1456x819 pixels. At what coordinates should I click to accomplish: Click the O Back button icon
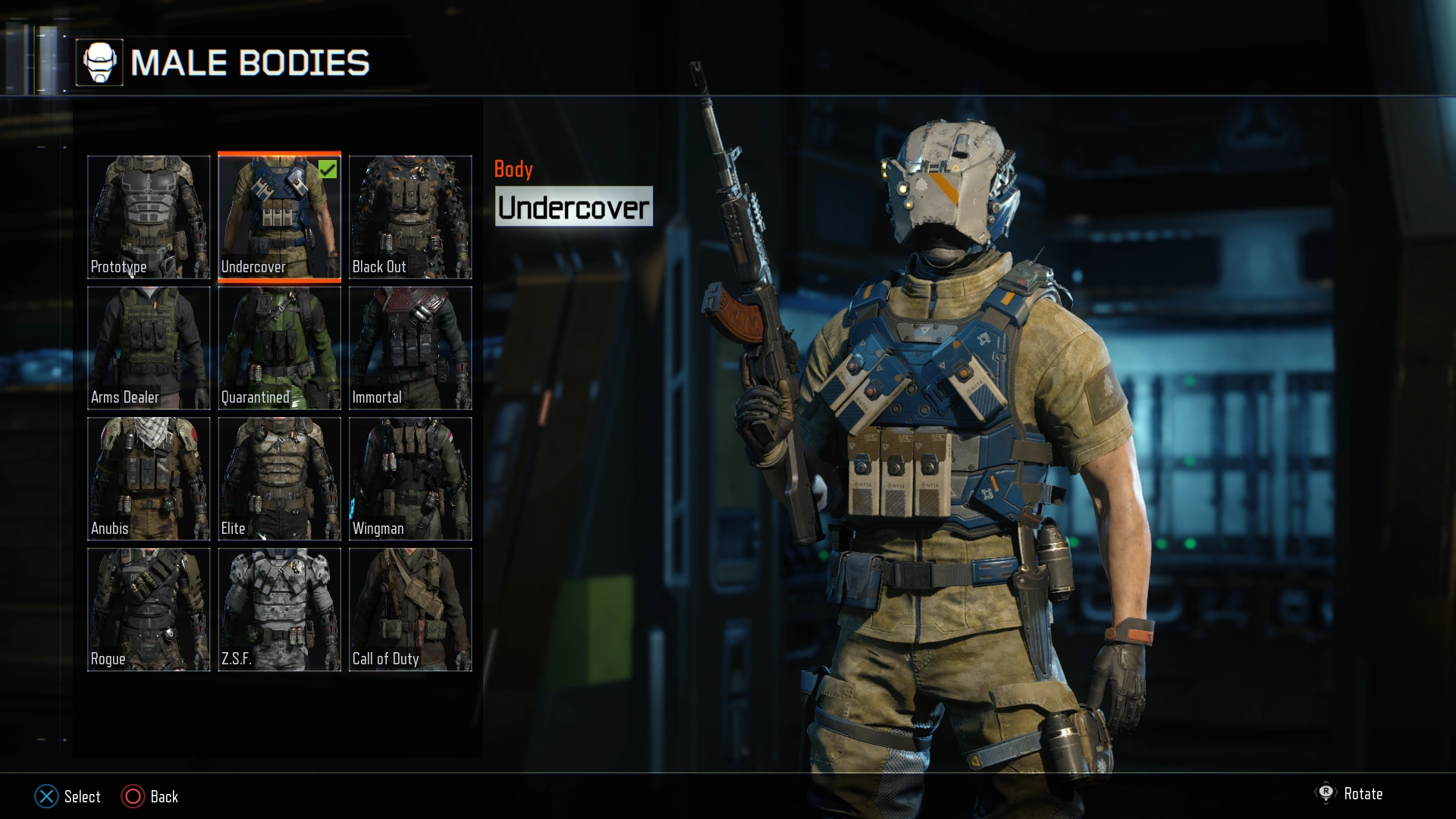(133, 797)
